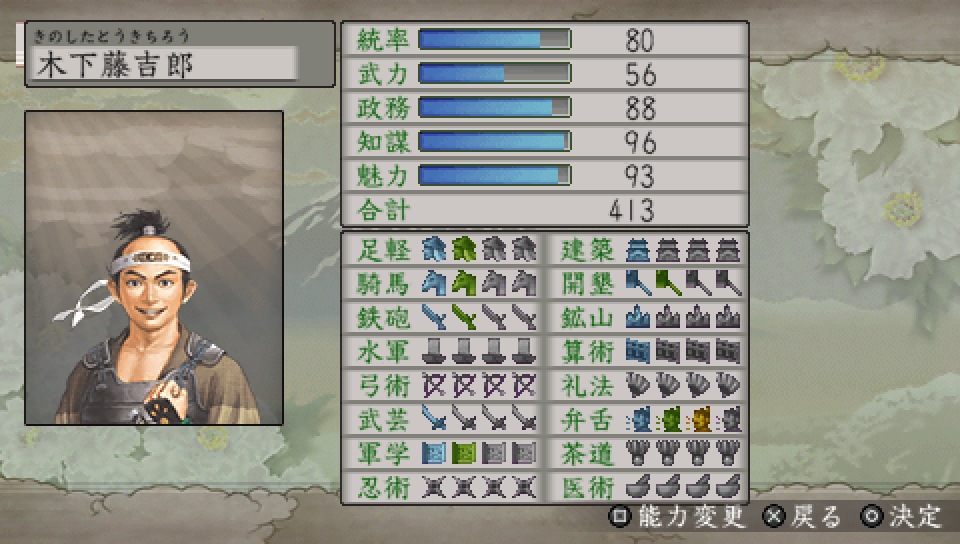Pick the 水軍 skill row
Image resolution: width=960 pixels, height=544 pixels.
[x=442, y=351]
